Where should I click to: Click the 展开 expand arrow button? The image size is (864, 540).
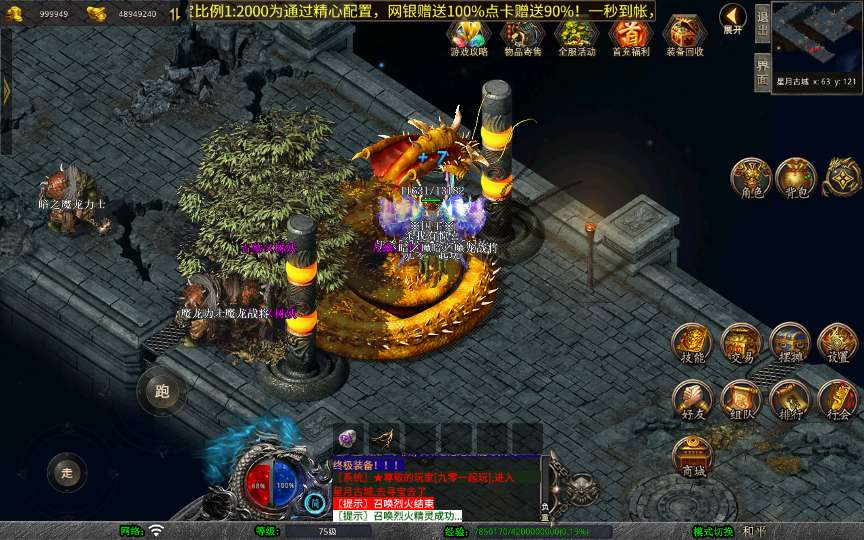[x=733, y=19]
